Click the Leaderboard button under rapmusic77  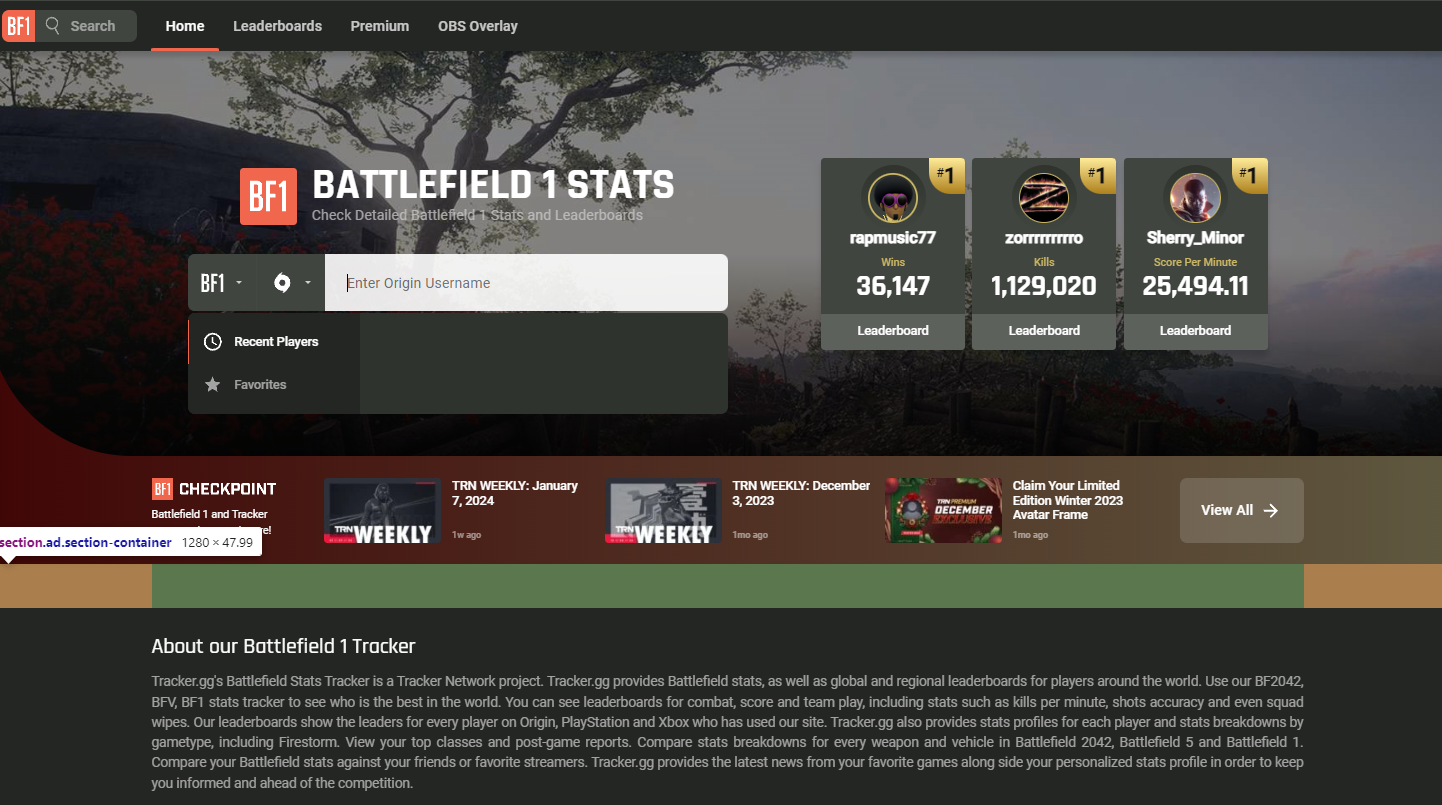[892, 330]
